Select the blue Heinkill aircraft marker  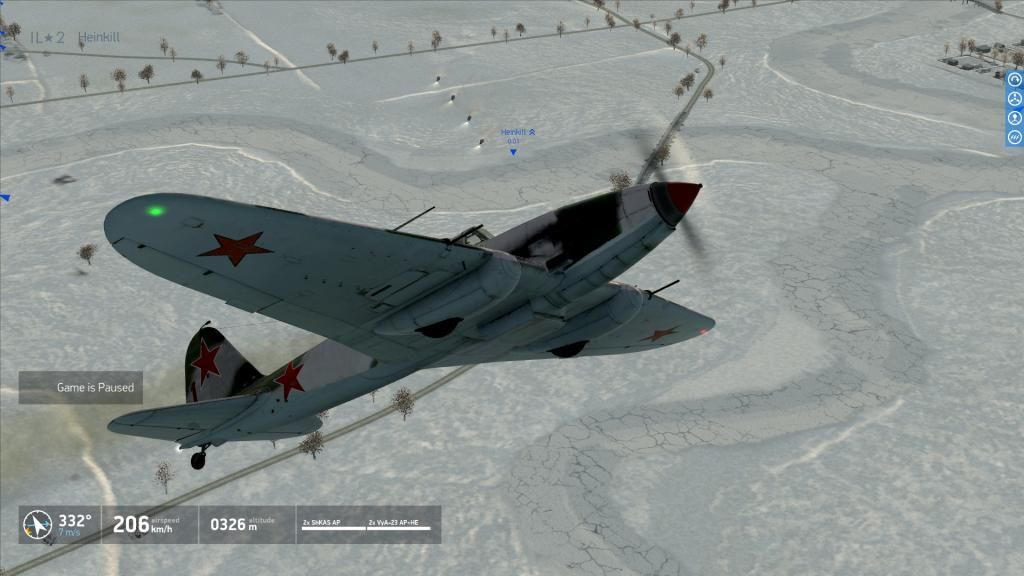click(x=513, y=151)
